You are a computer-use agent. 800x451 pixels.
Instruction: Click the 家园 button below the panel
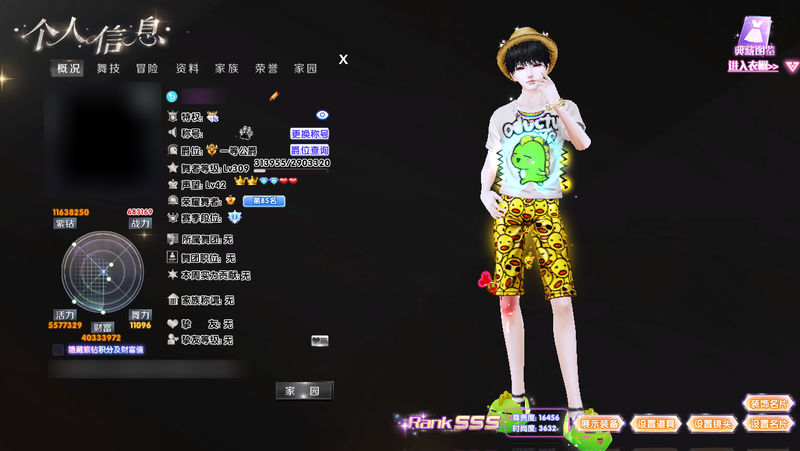(x=304, y=391)
